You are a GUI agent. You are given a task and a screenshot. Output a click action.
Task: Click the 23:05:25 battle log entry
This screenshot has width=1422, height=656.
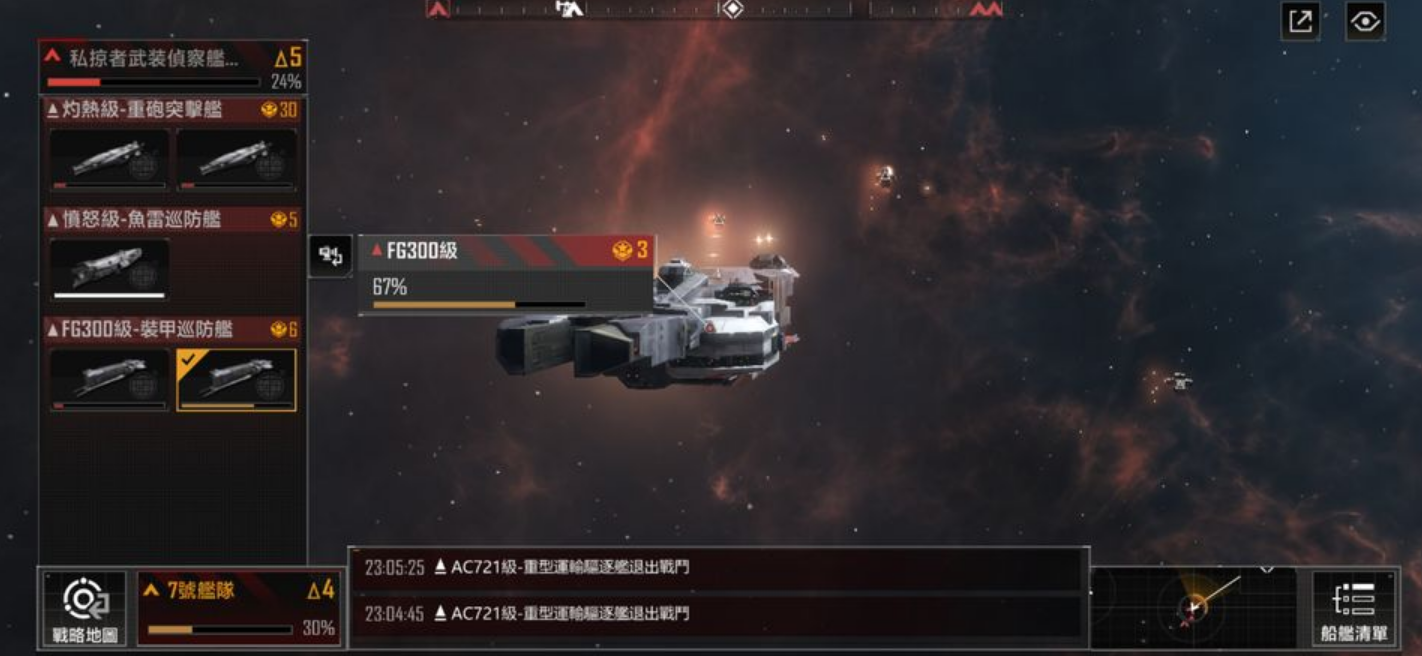coord(716,568)
